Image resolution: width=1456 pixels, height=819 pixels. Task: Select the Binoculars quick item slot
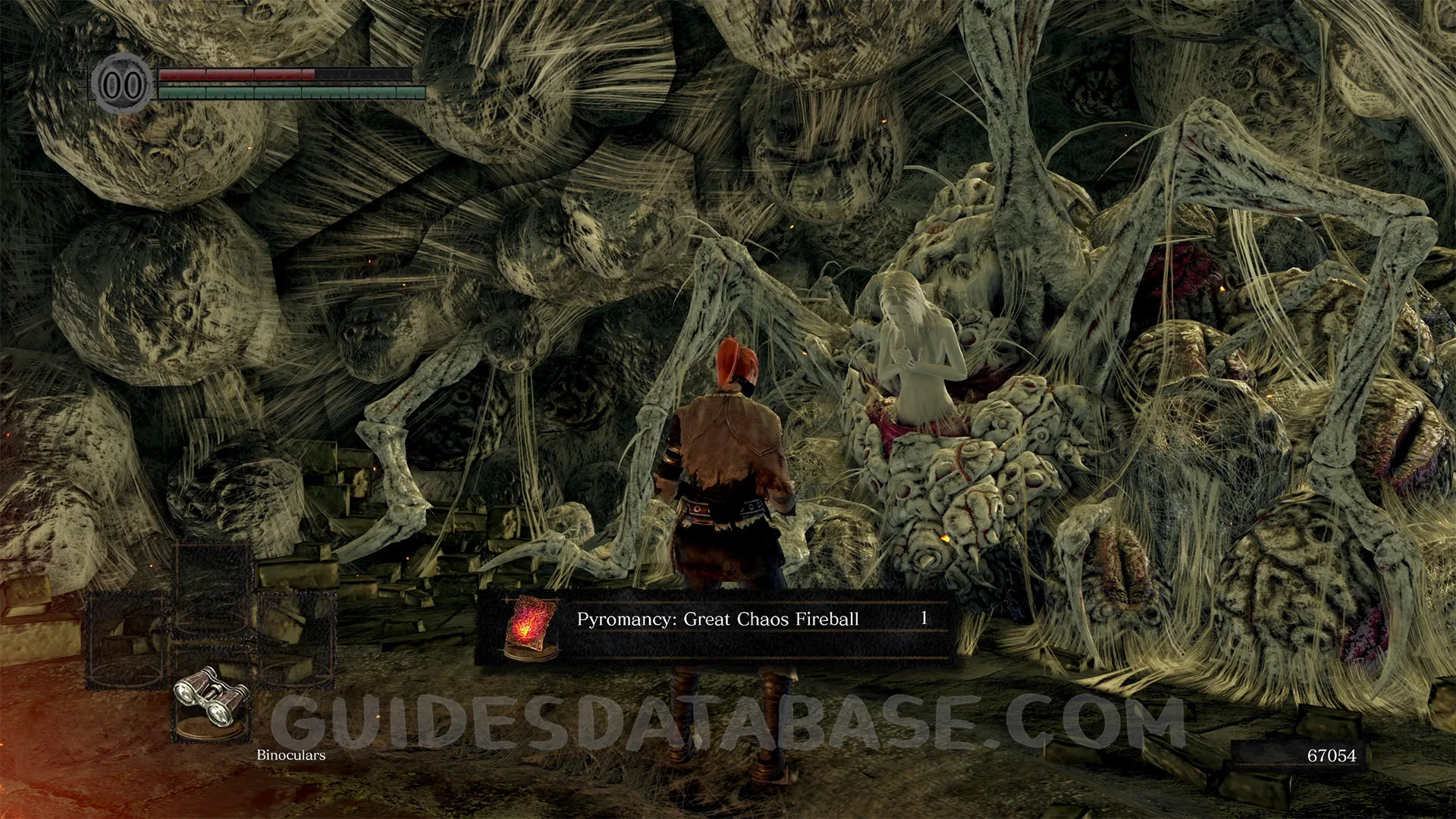click(x=212, y=698)
